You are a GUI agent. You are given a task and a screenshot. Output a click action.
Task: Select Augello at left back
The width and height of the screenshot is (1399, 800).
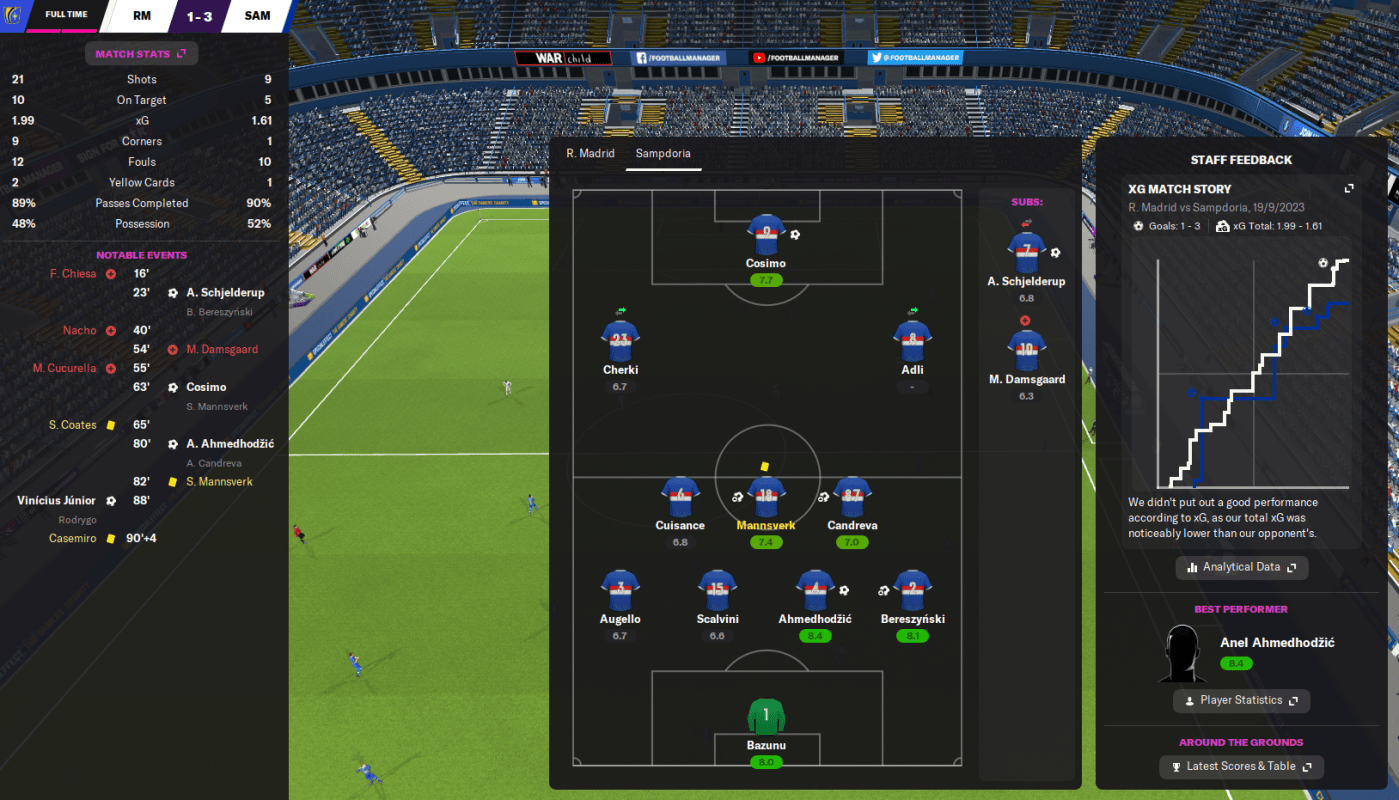[620, 591]
